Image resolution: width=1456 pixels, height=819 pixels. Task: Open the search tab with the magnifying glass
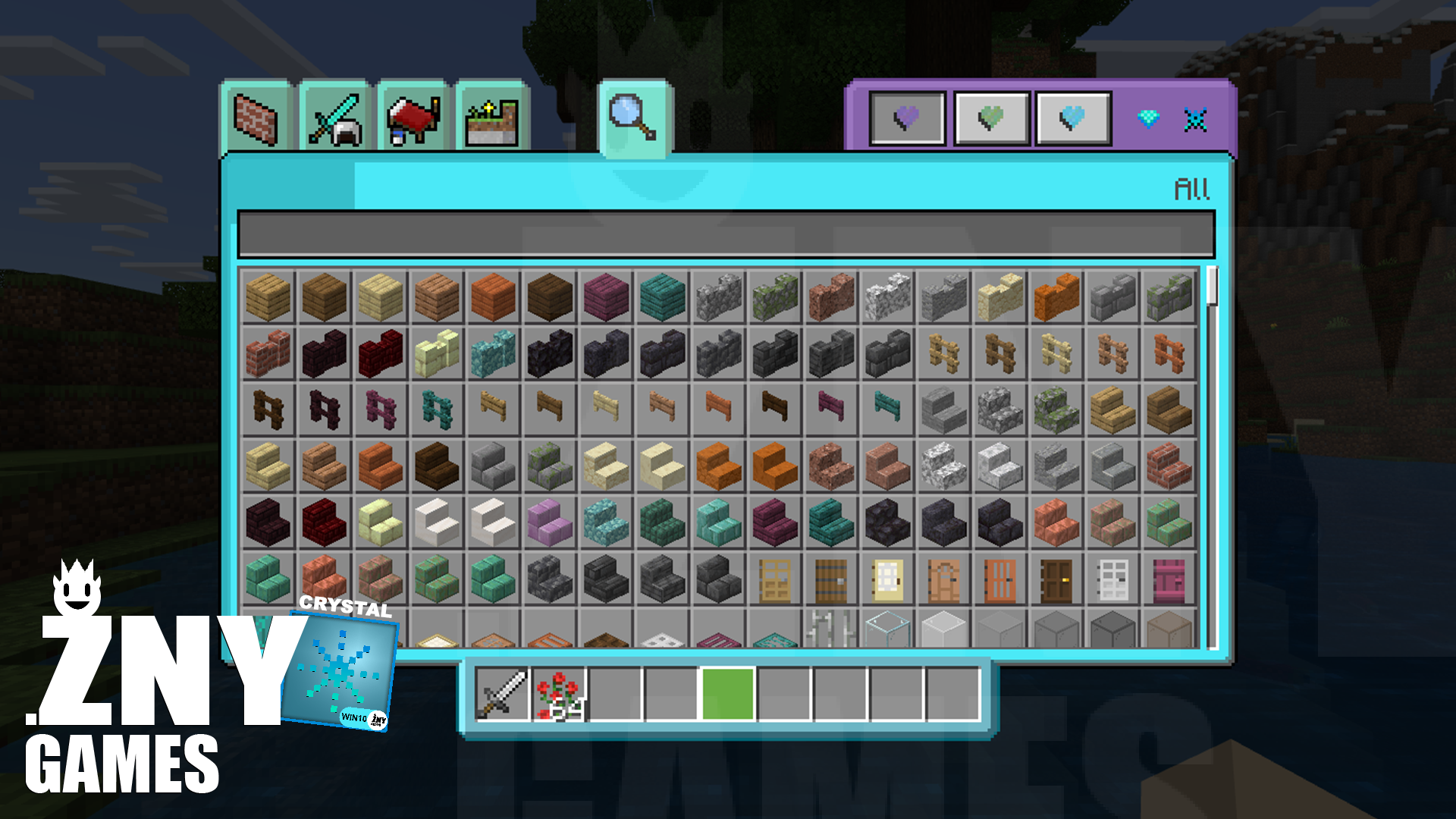click(635, 118)
